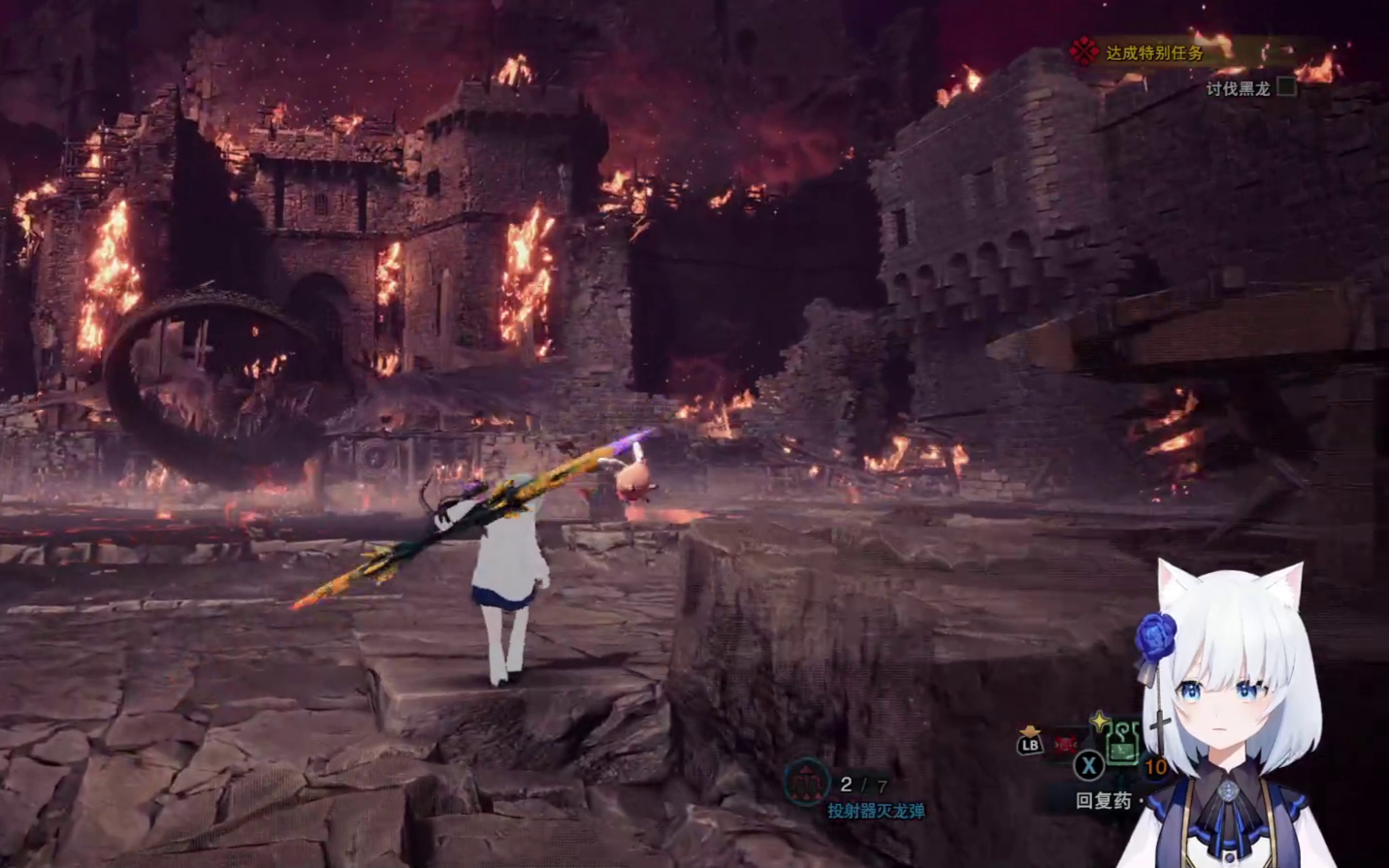Click the 投射器灭龙弹 slinger ammo icon

point(806,782)
